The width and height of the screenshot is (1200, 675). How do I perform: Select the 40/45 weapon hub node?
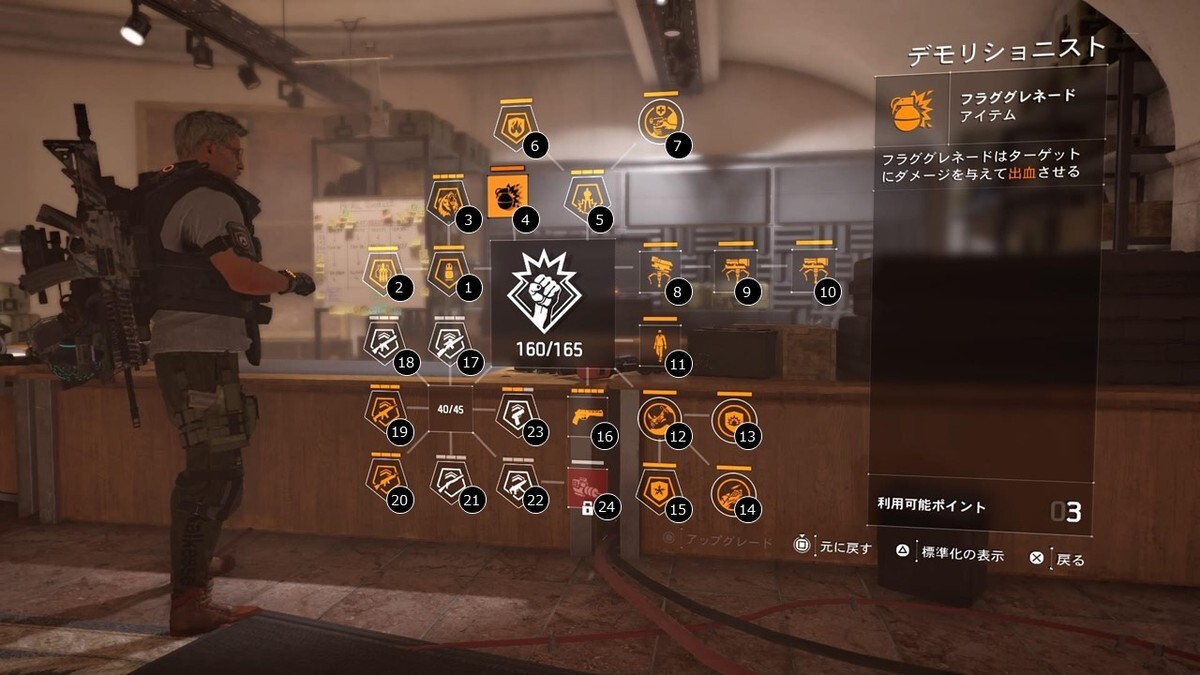449,408
